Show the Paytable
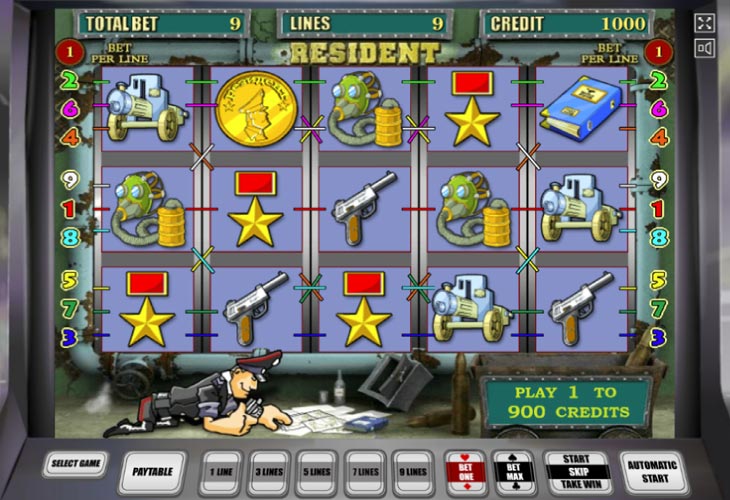This screenshot has width=730, height=500. [x=153, y=471]
